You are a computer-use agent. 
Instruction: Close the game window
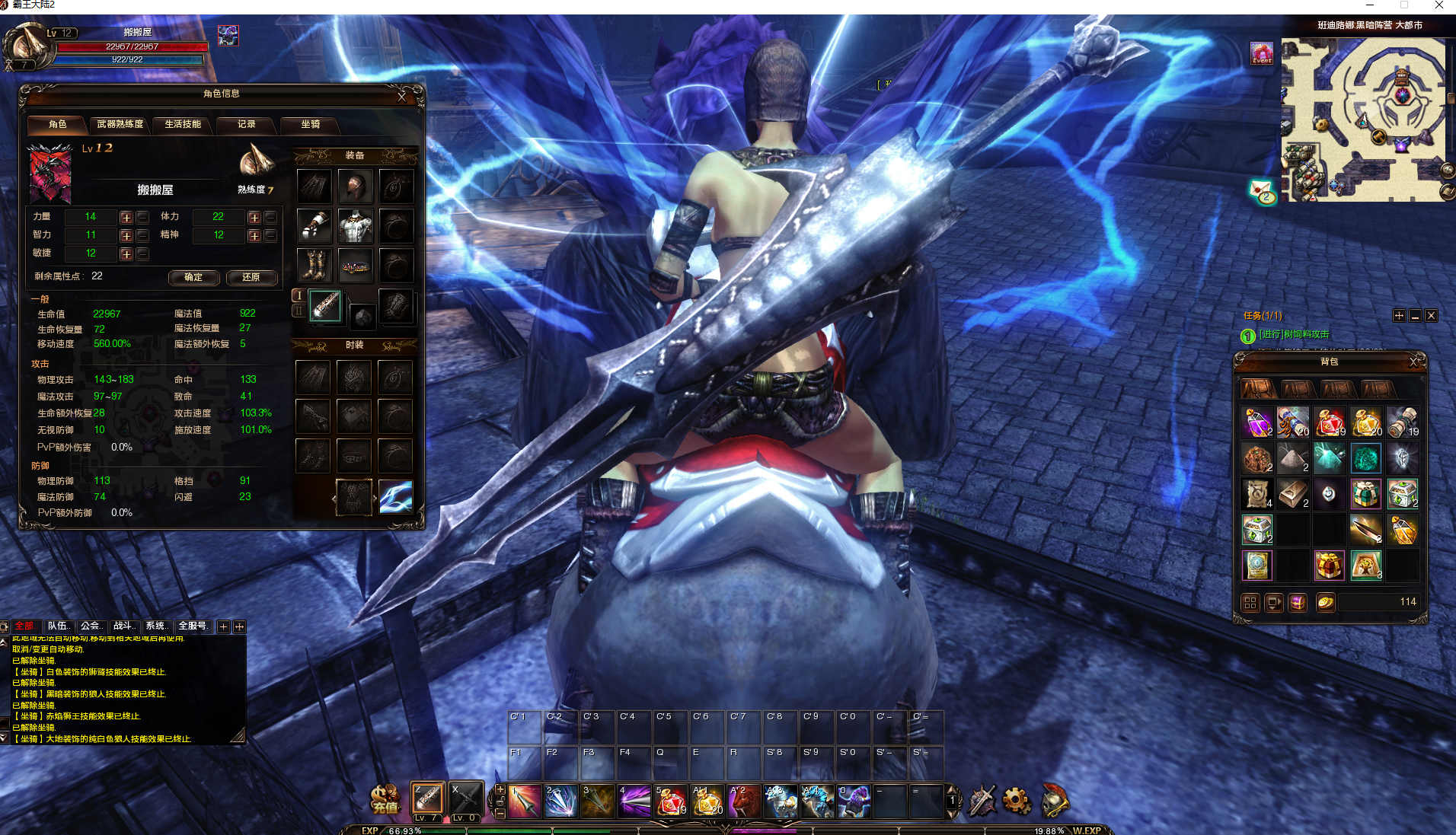(x=1438, y=5)
